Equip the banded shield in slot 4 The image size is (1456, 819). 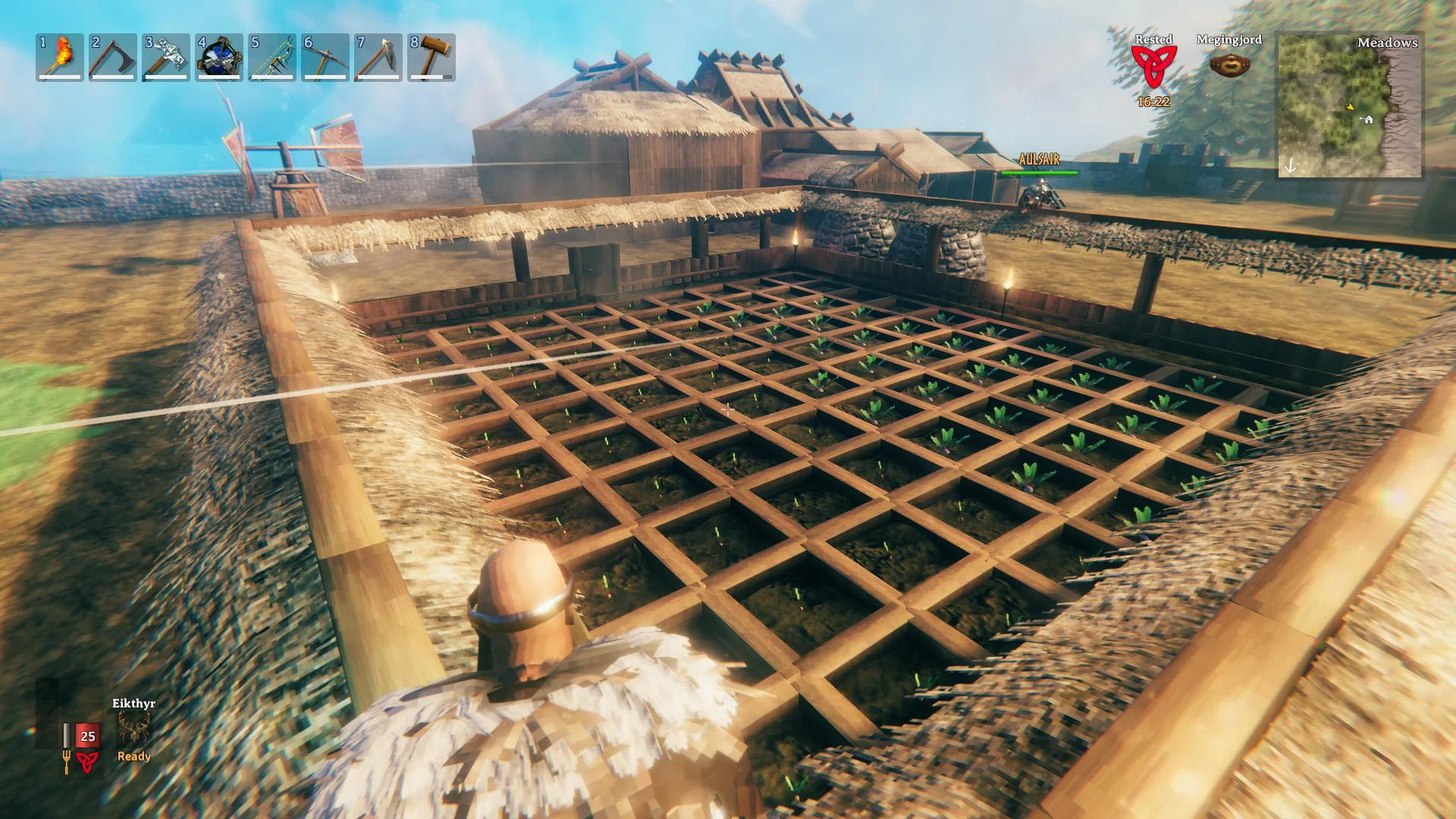218,59
